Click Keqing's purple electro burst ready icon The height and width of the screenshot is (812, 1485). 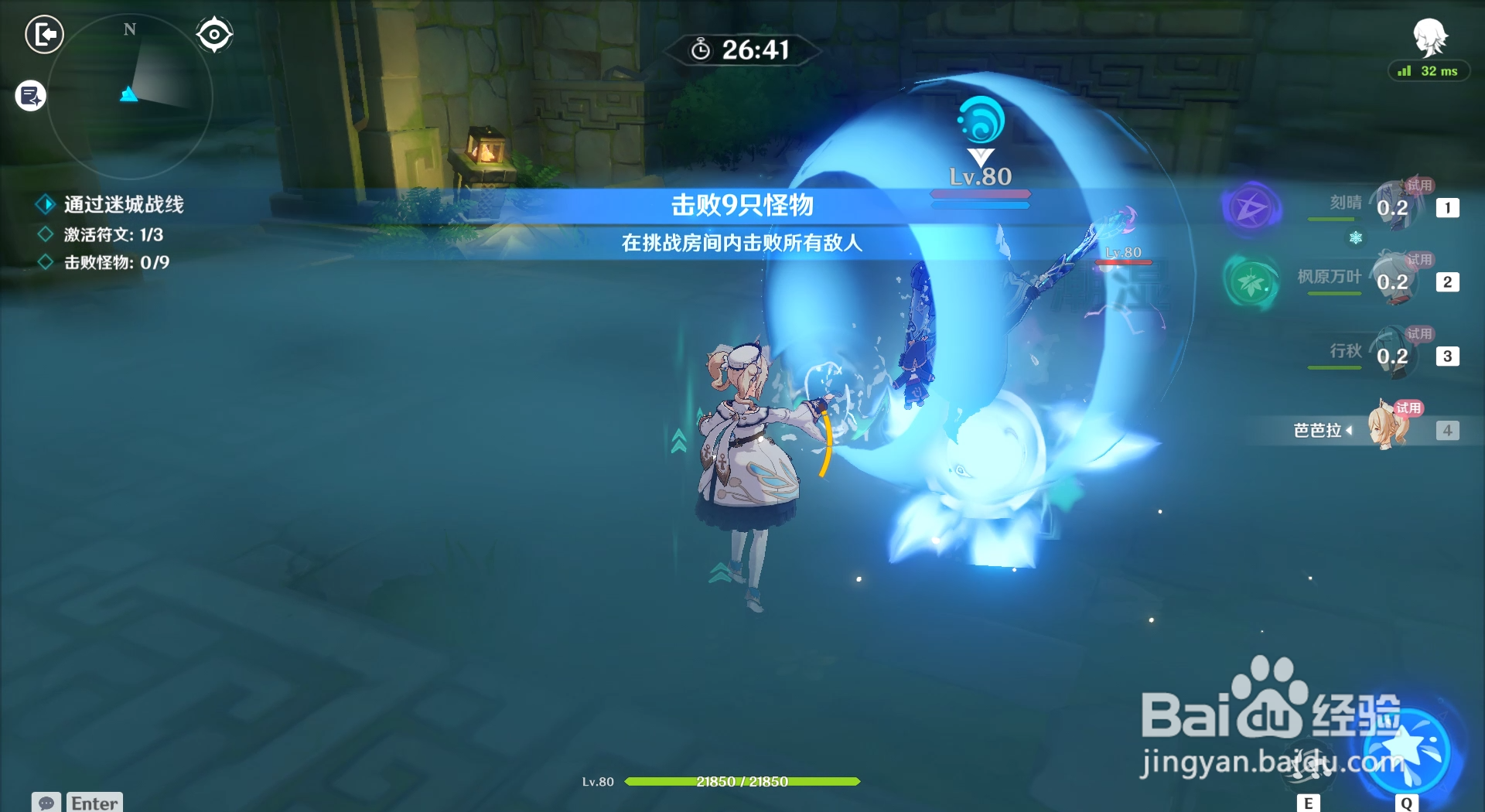click(1251, 209)
